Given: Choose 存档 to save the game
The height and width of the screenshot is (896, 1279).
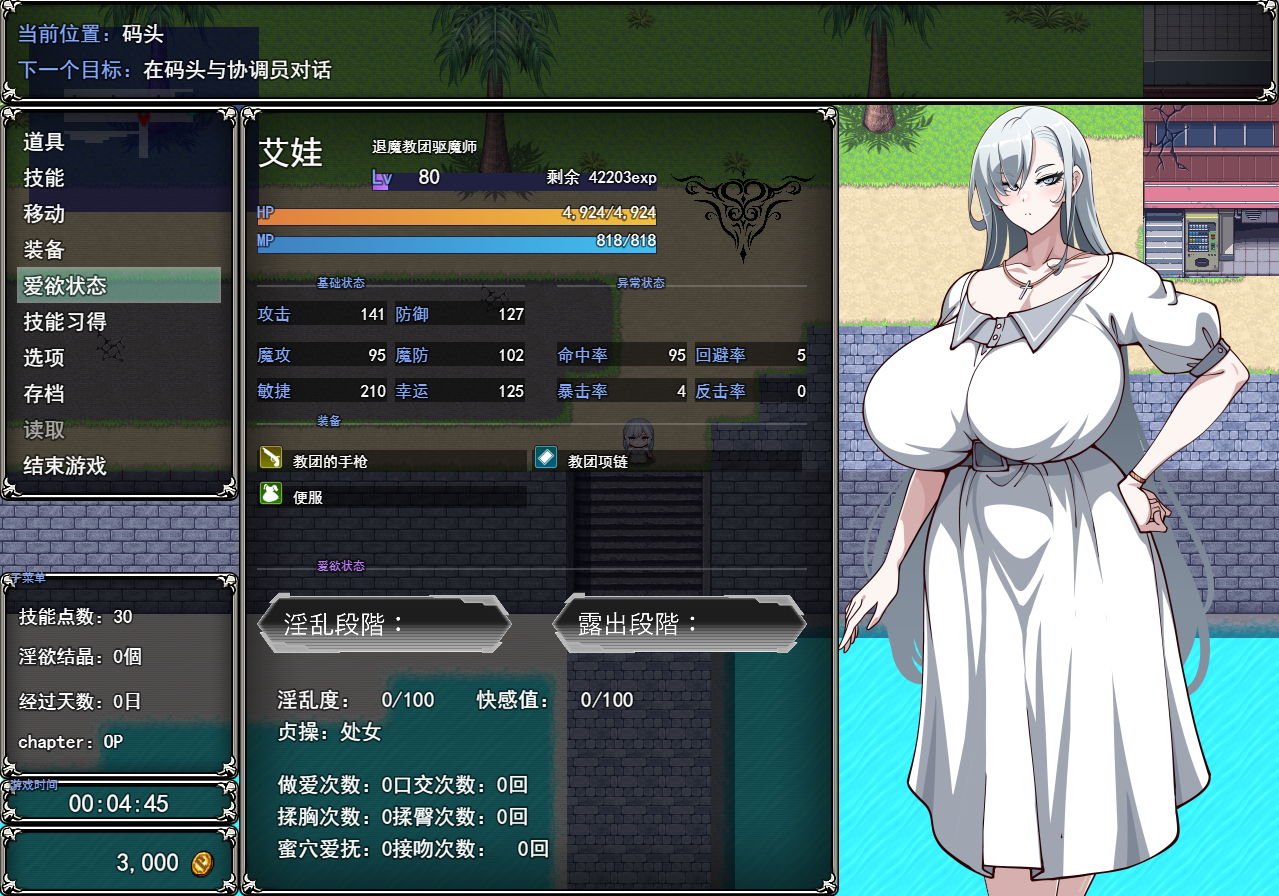Looking at the screenshot, I should coord(44,394).
